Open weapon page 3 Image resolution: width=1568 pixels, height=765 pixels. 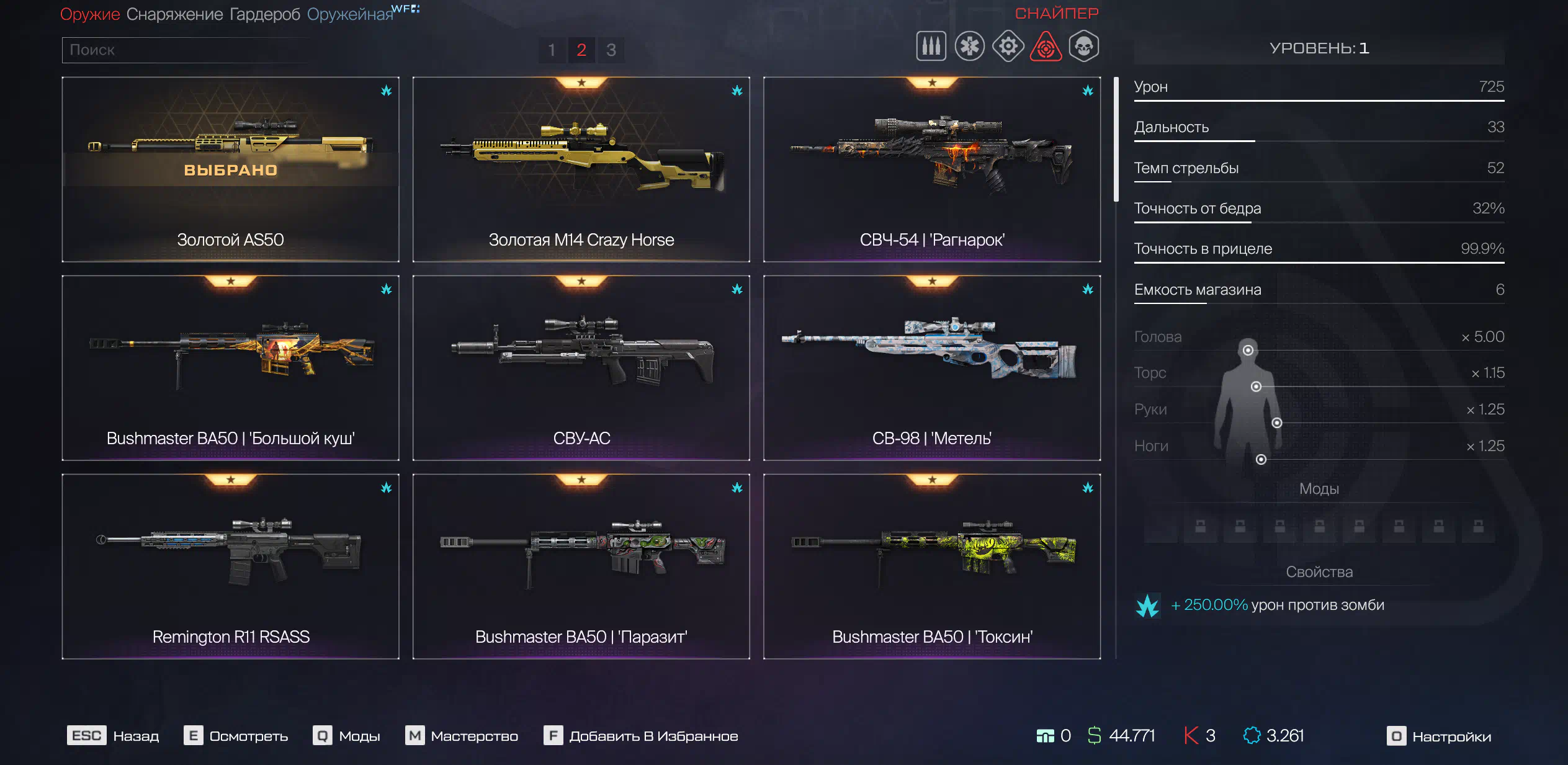(611, 50)
